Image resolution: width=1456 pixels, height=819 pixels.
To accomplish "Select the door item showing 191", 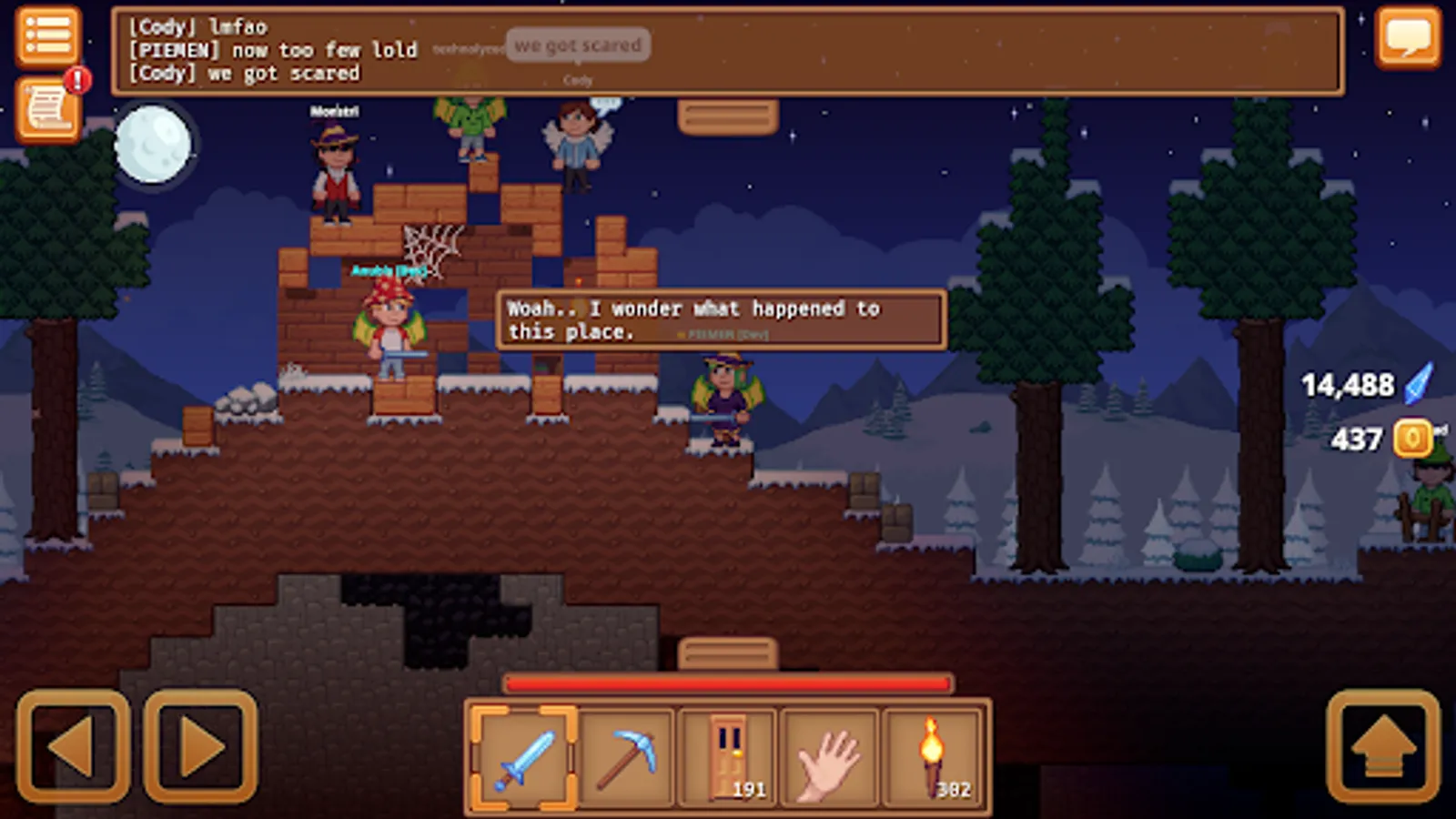I will point(731,757).
